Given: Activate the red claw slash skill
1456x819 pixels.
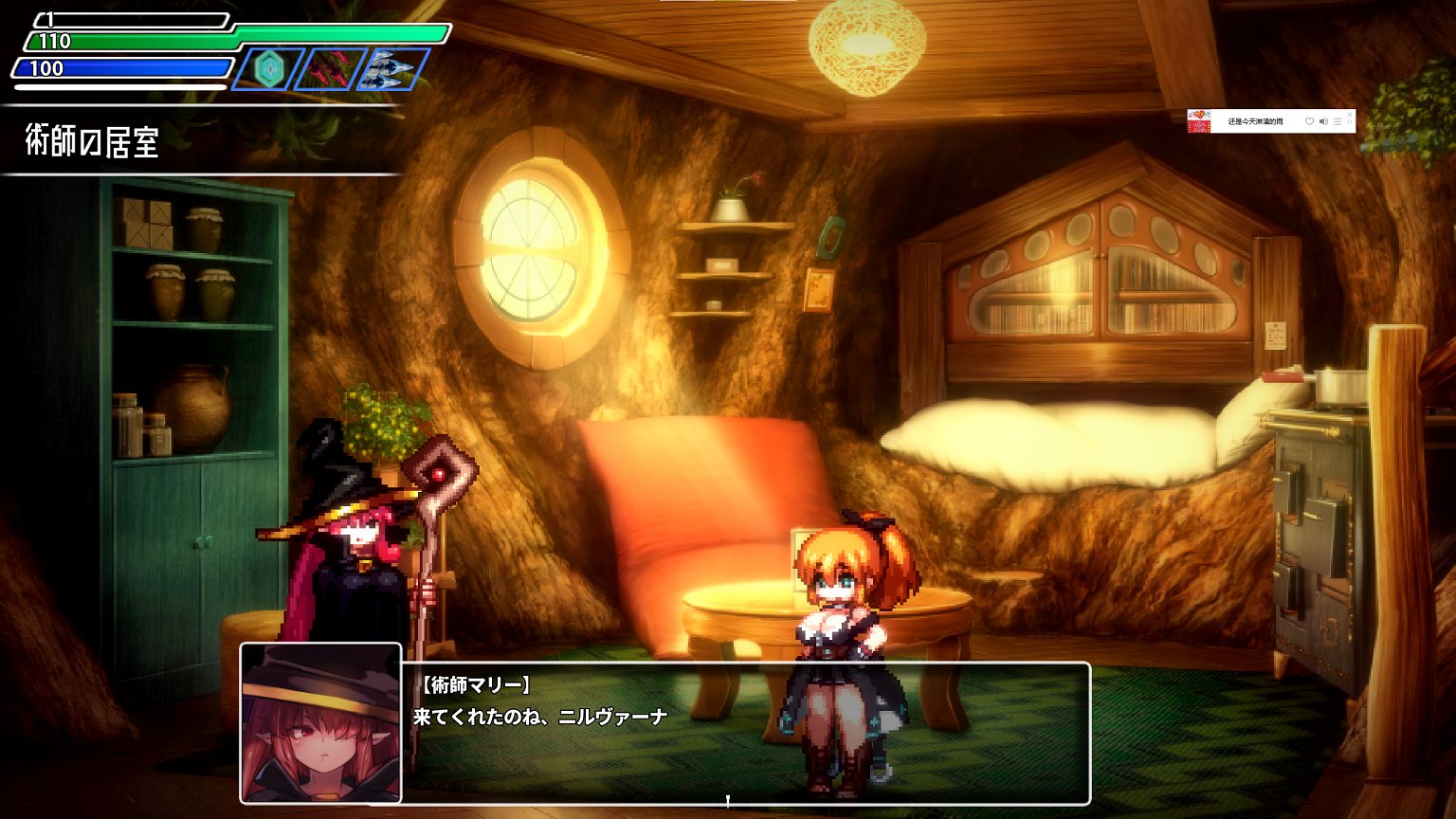Looking at the screenshot, I should pos(332,68).
